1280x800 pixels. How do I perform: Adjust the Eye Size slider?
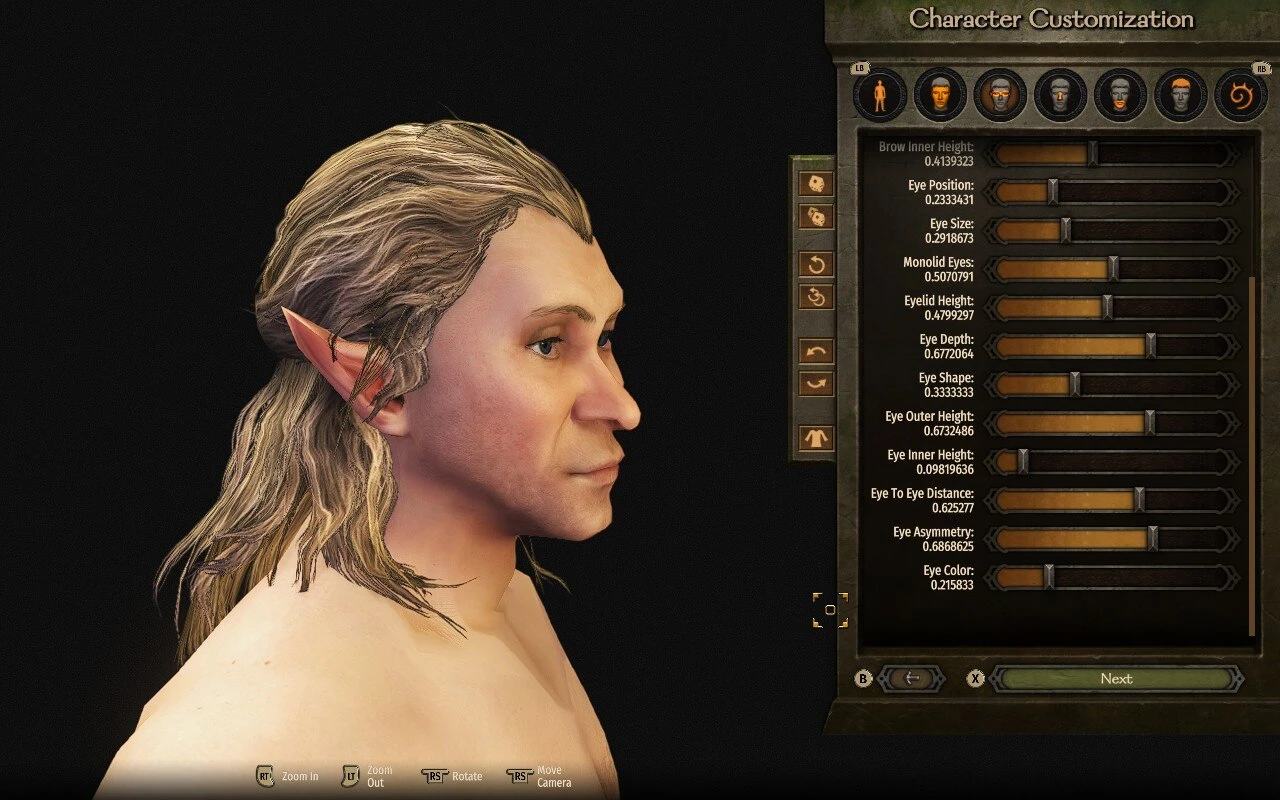click(1065, 231)
